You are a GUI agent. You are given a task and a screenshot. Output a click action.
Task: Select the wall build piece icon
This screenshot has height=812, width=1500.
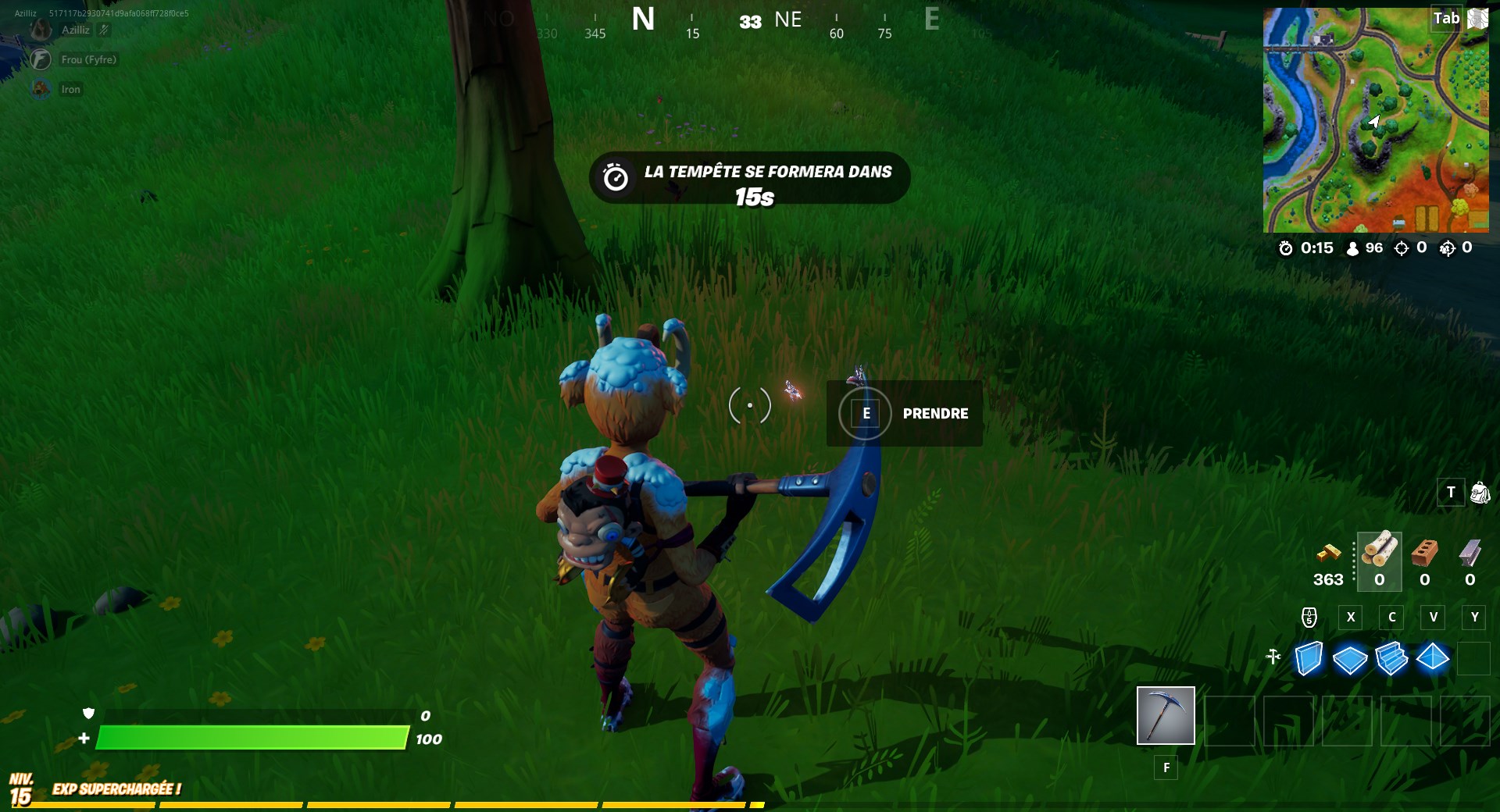tap(1308, 660)
